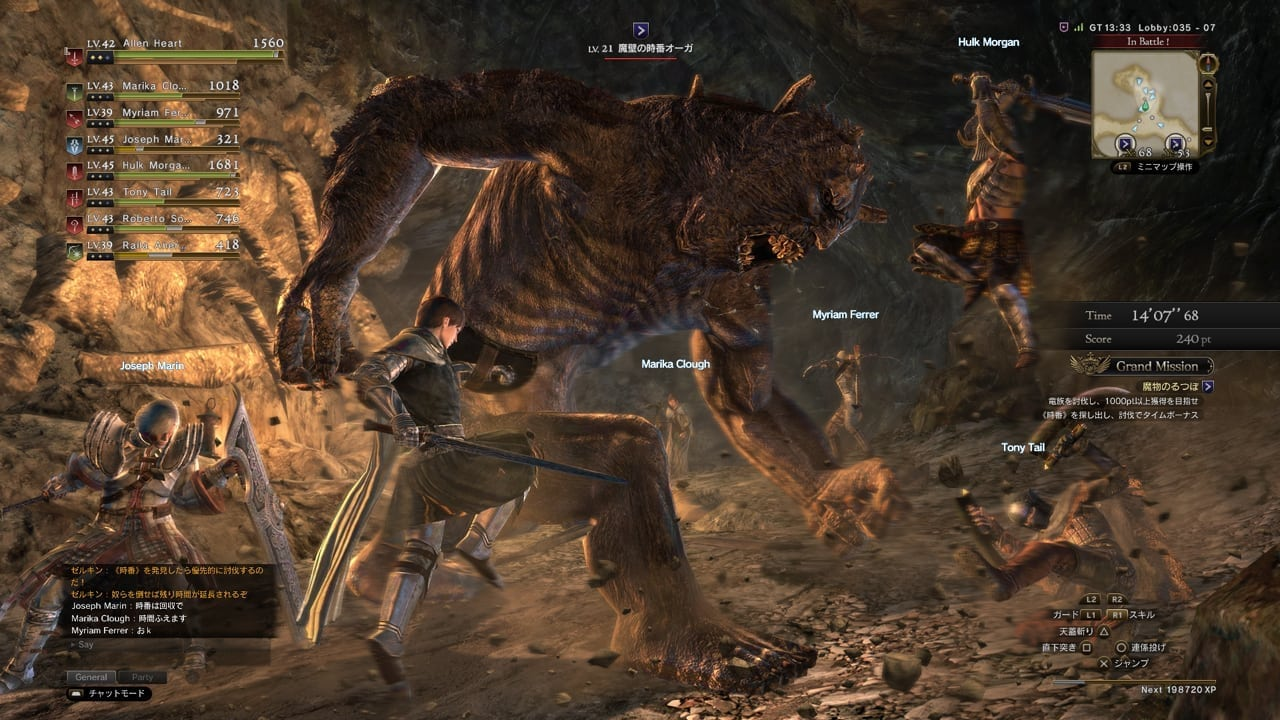Click the minimap zoom-out down arrow
Screen dimensions: 1280x720
pyautogui.click(x=1209, y=140)
